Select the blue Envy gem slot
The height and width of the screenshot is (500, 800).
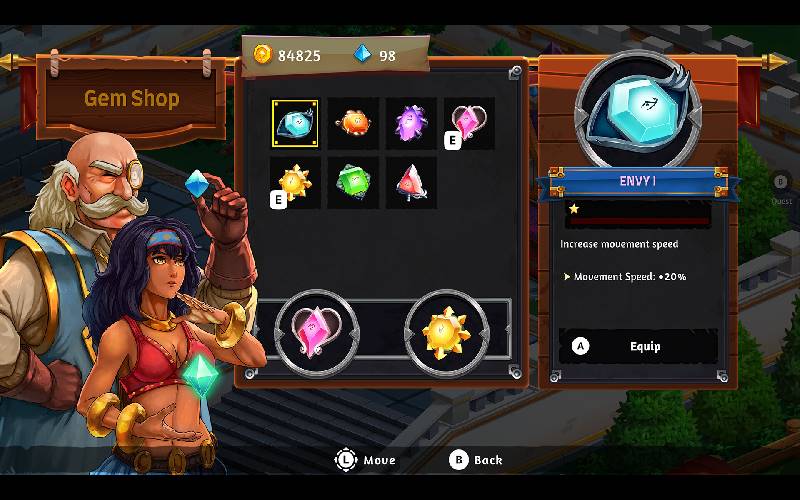tap(295, 123)
